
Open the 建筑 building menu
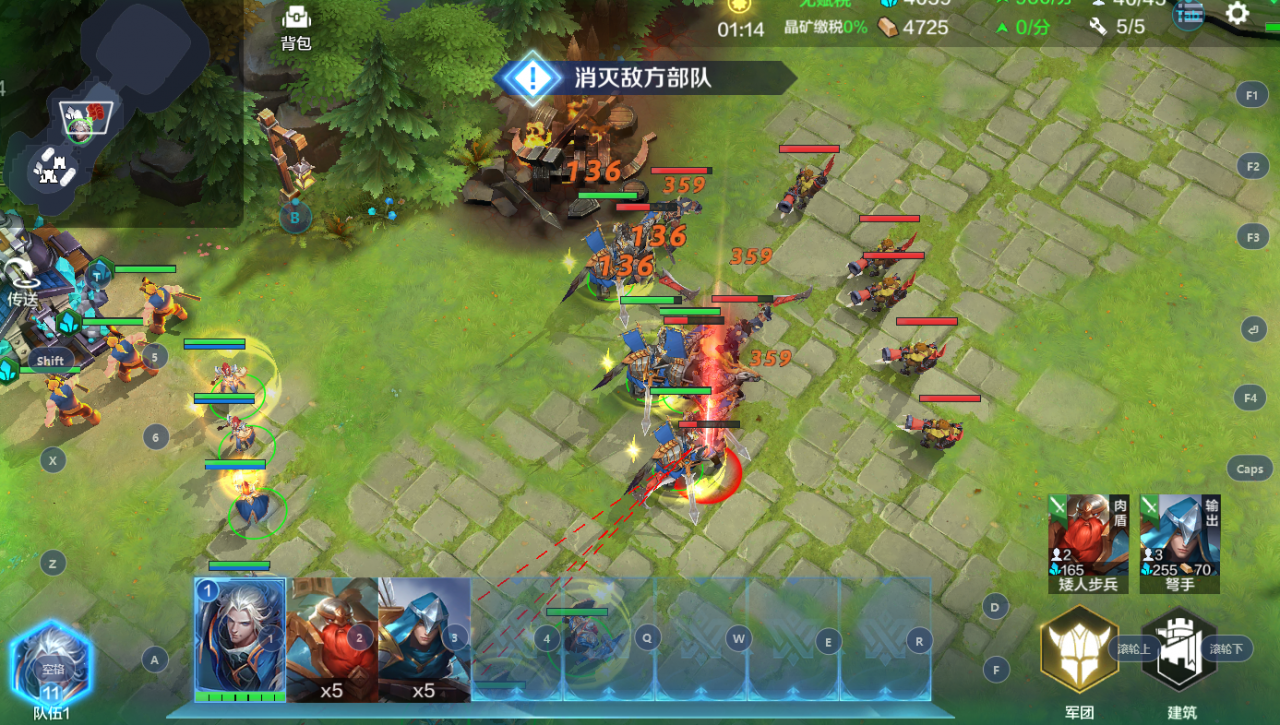(x=1180, y=648)
